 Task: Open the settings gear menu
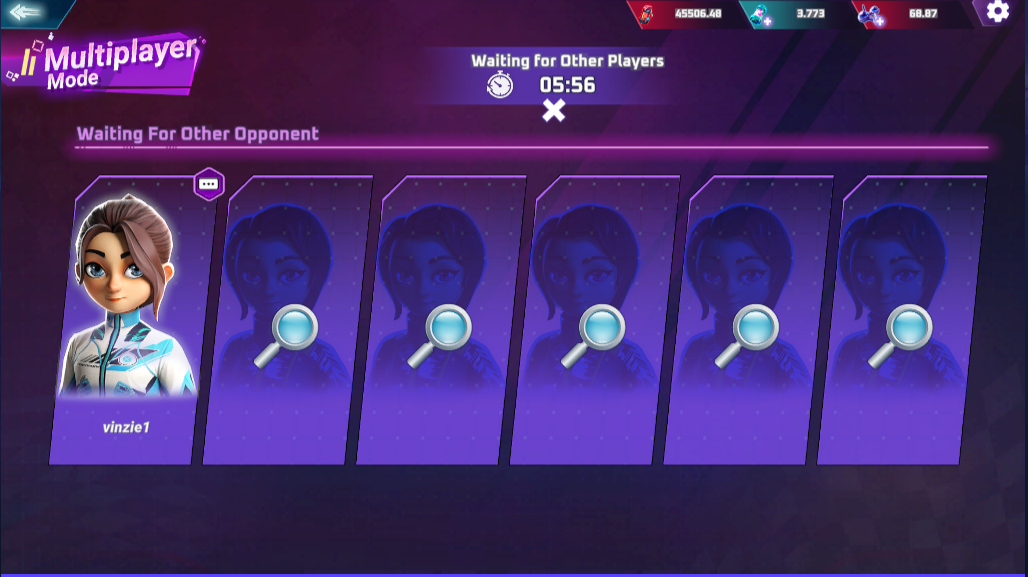click(997, 12)
